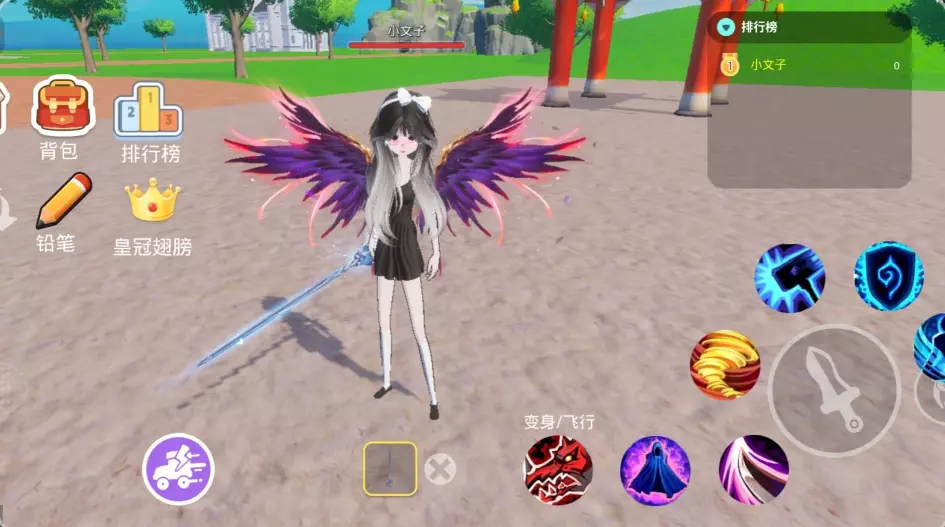Open the 皇冠翅膀 crown menu
945x527 pixels.
pos(152,201)
